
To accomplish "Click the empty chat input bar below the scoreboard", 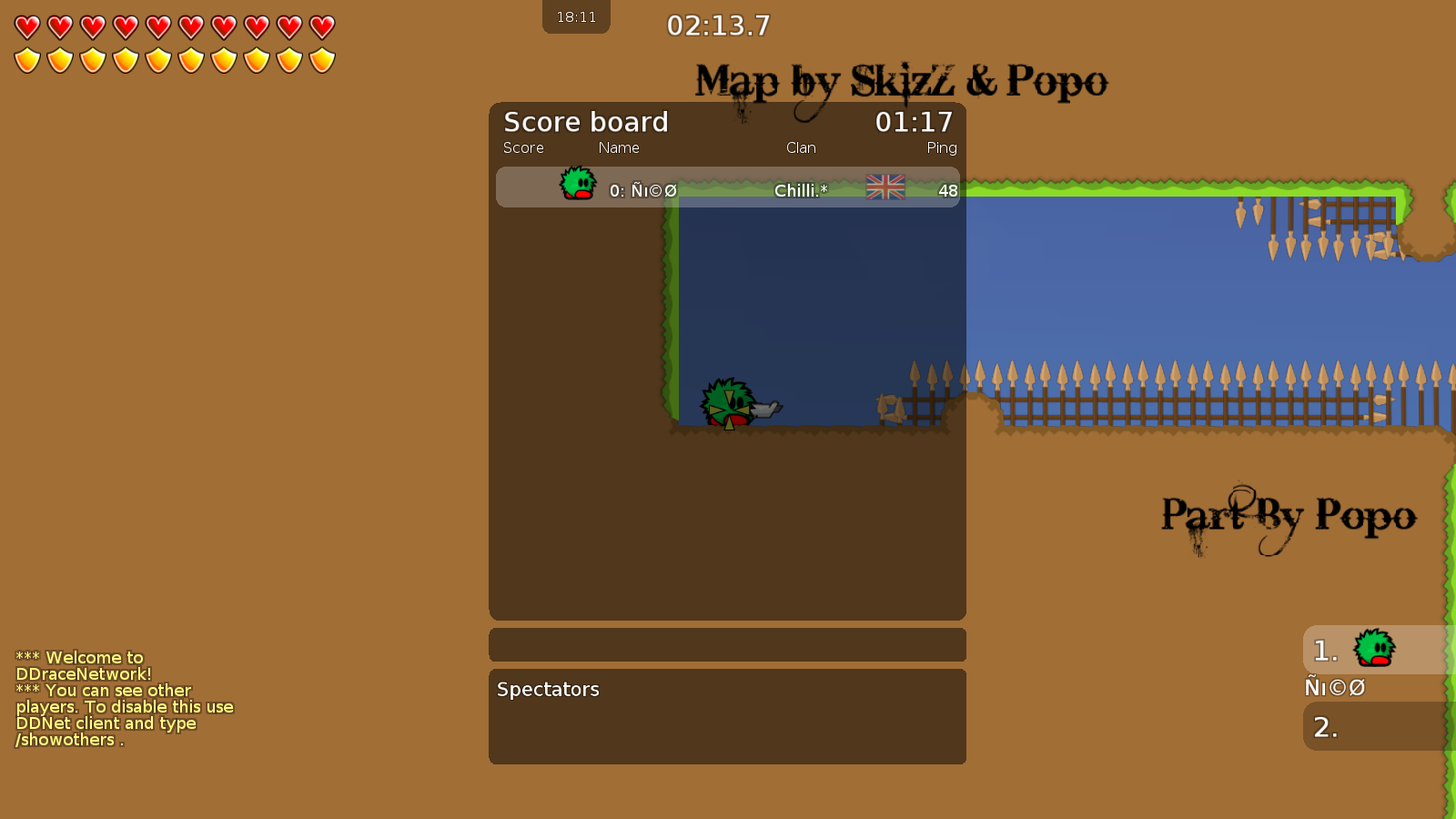I will (727, 644).
